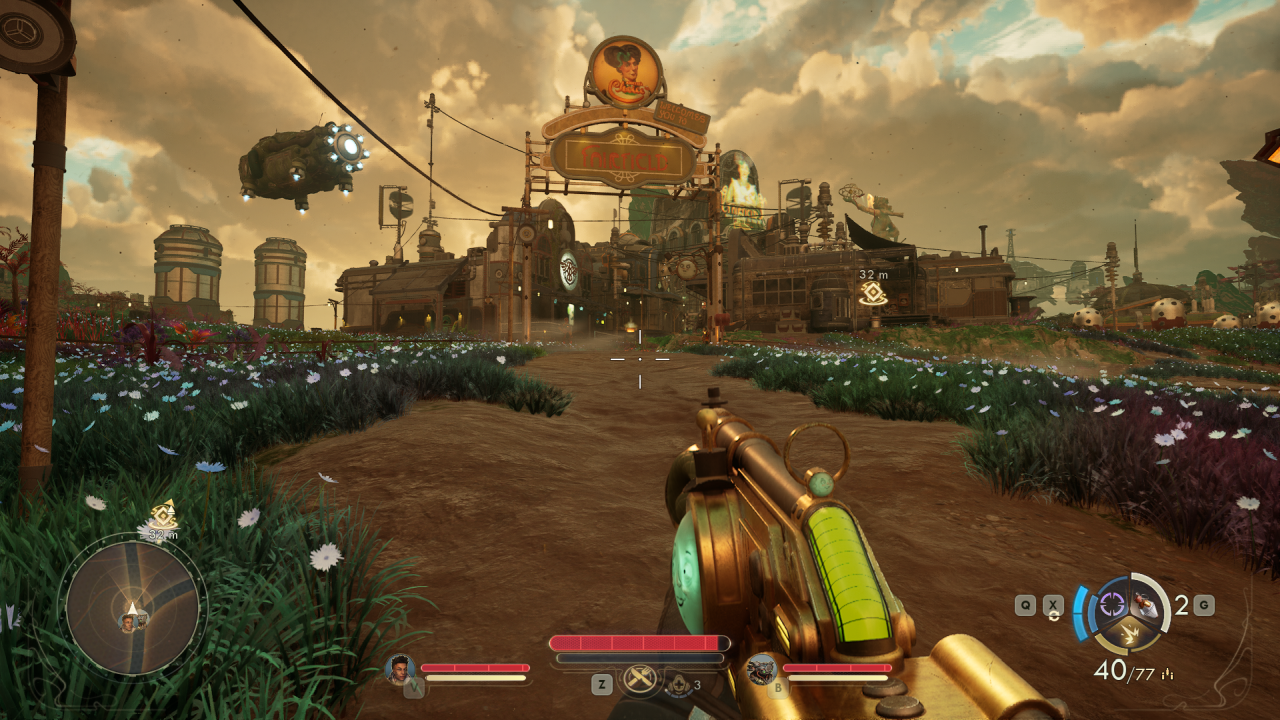Screen dimensions: 1280x720
Task: Open the circular minimap
Action: point(132,606)
